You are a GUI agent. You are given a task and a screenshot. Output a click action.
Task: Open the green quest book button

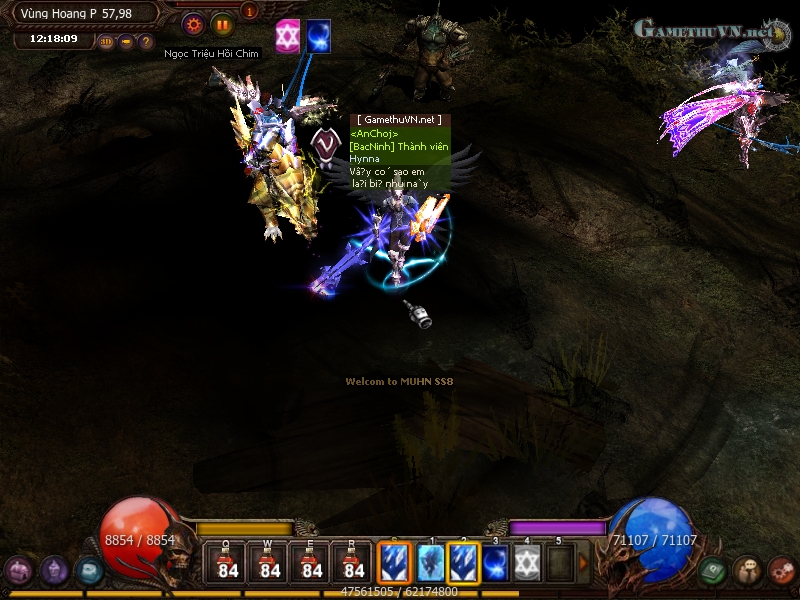coord(712,571)
